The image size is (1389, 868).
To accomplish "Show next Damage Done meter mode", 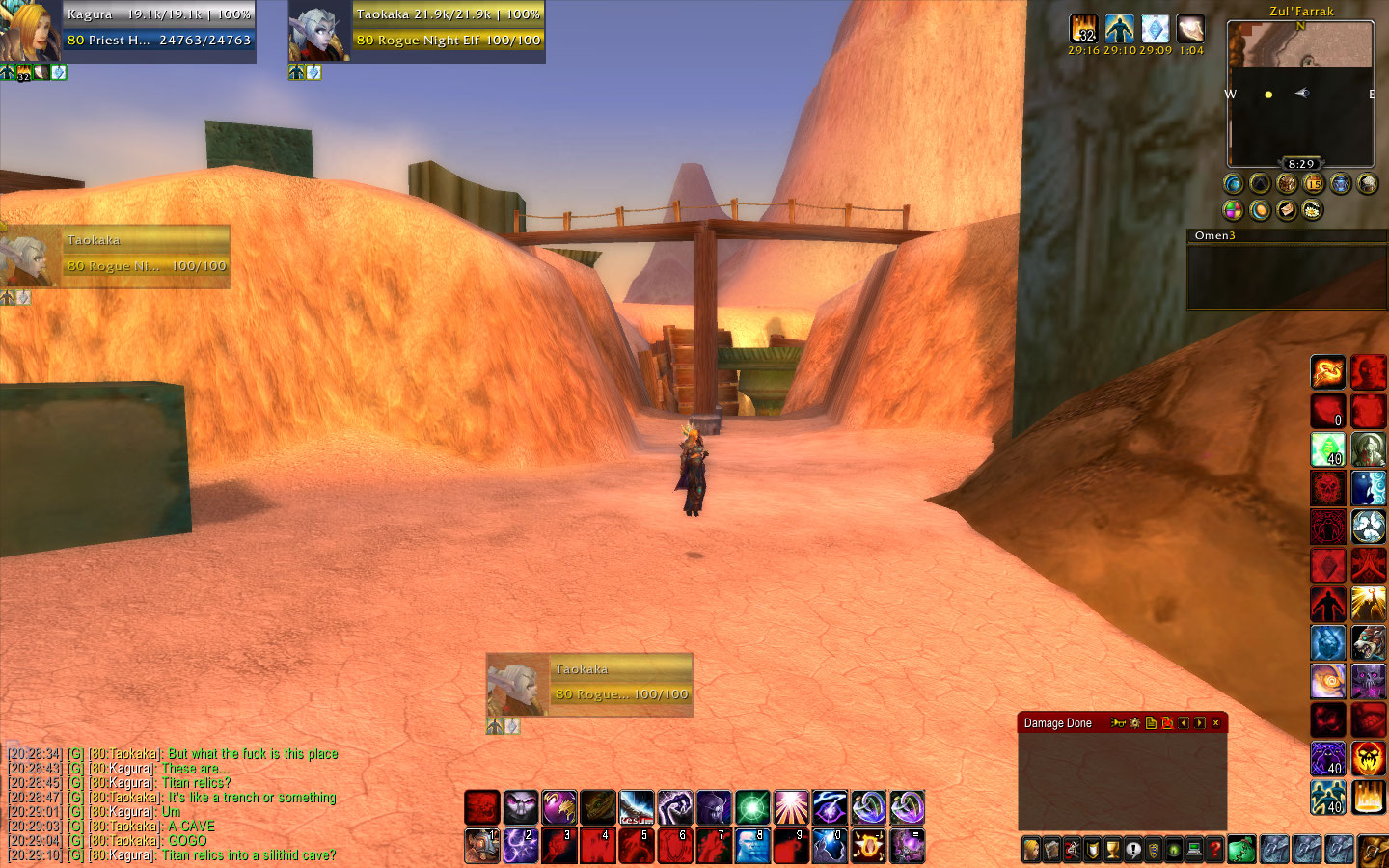I will pyautogui.click(x=1199, y=723).
